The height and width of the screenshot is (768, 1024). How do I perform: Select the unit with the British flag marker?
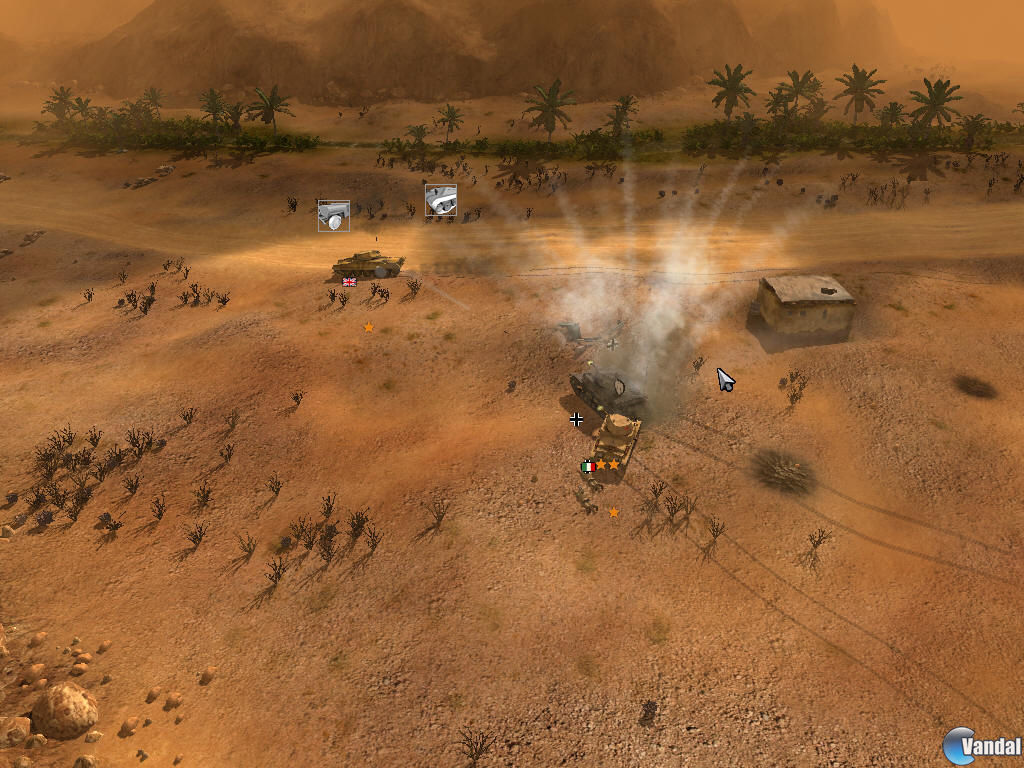tap(367, 264)
